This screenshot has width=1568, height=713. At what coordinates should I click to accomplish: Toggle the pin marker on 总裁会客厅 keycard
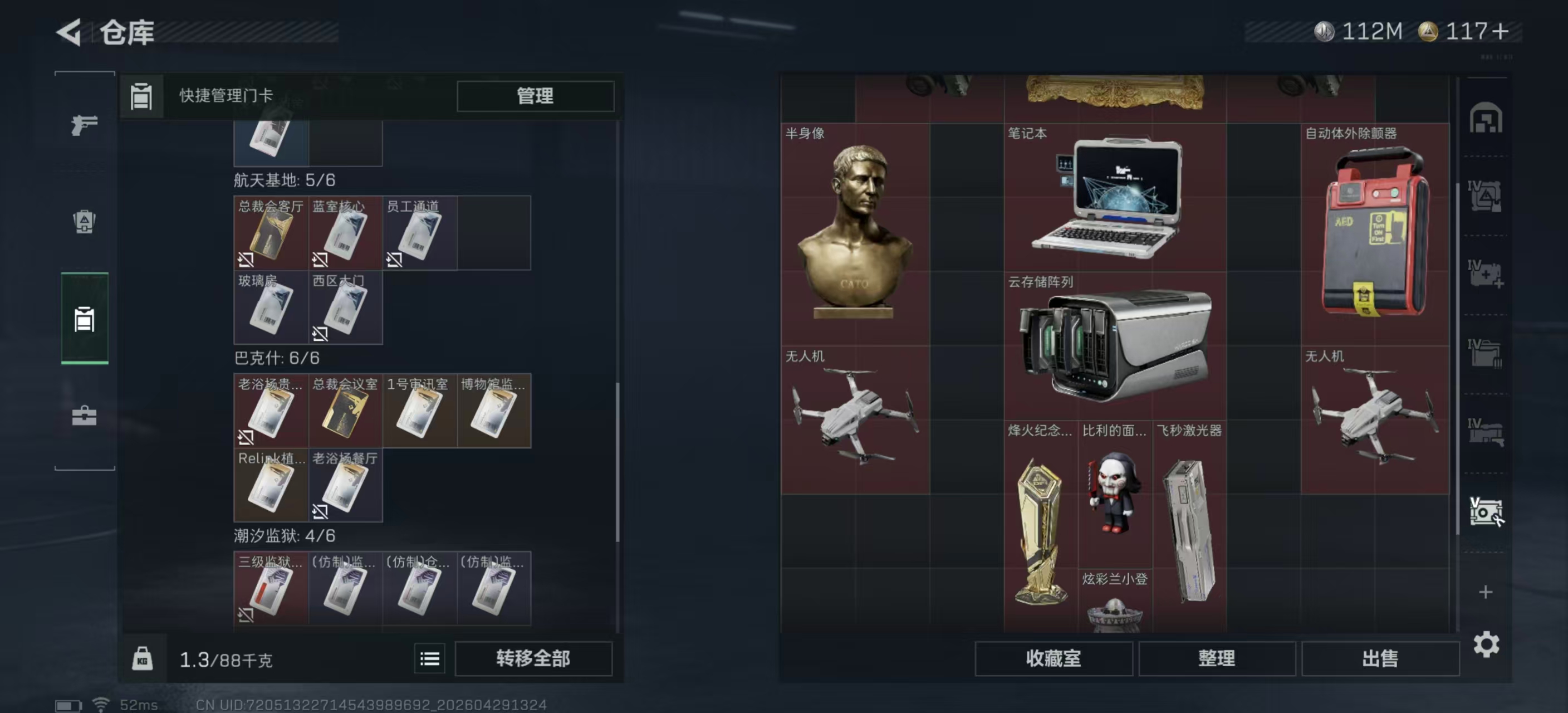point(246,261)
